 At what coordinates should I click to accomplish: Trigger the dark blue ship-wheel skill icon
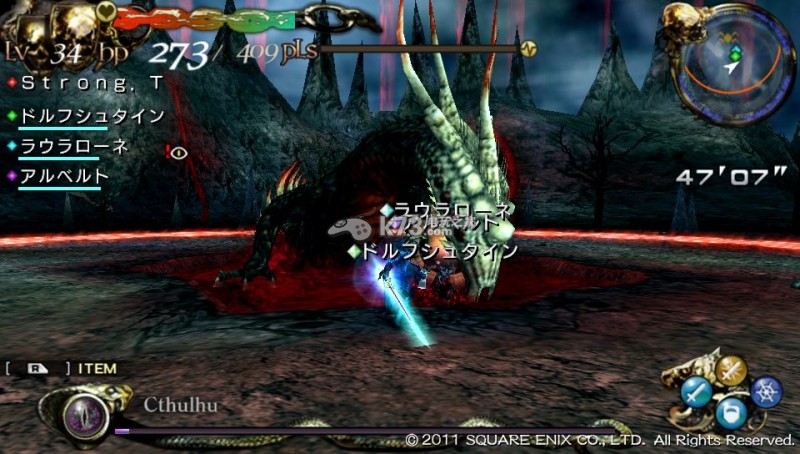766,392
